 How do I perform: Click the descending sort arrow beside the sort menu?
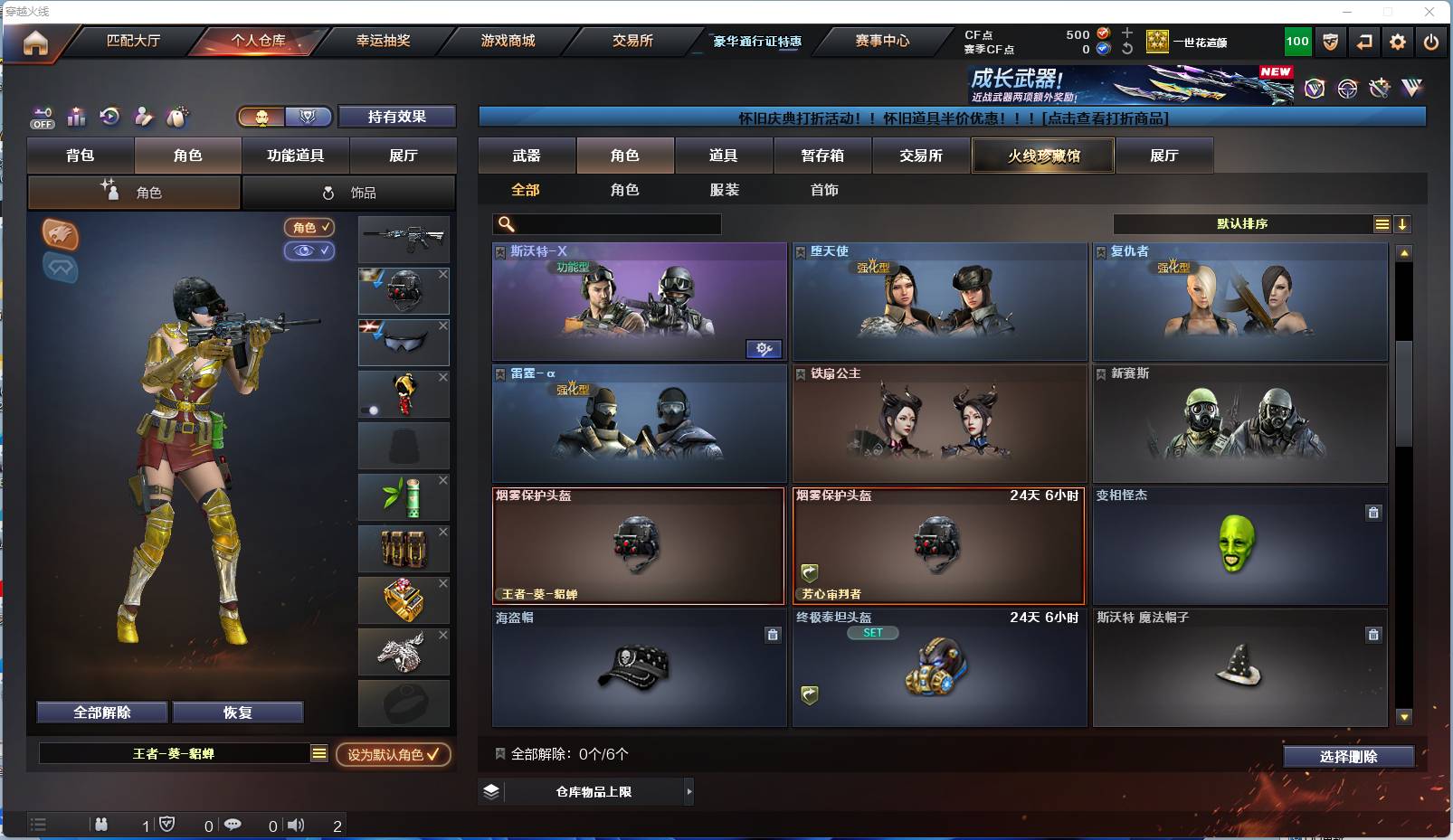pos(1403,223)
